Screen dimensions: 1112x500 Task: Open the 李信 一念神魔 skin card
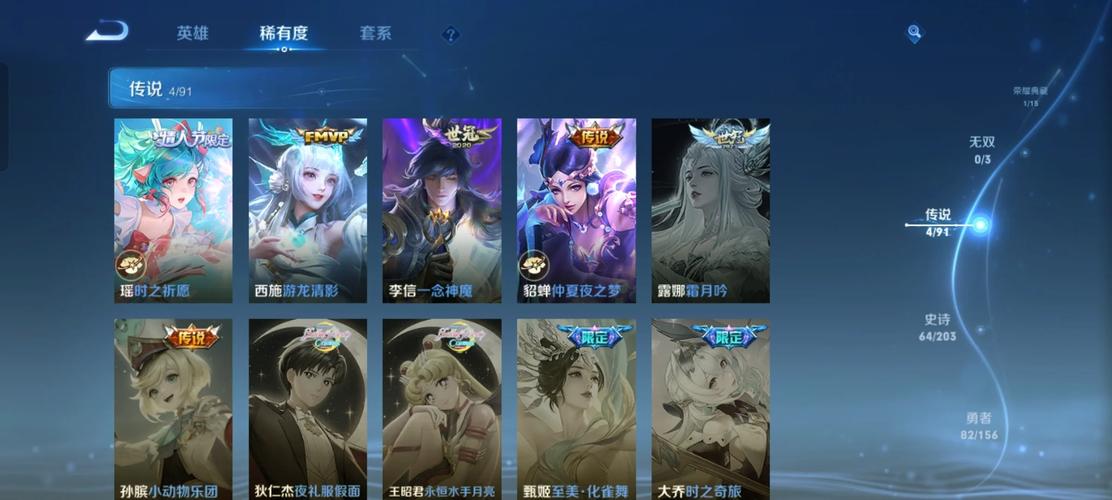441,210
